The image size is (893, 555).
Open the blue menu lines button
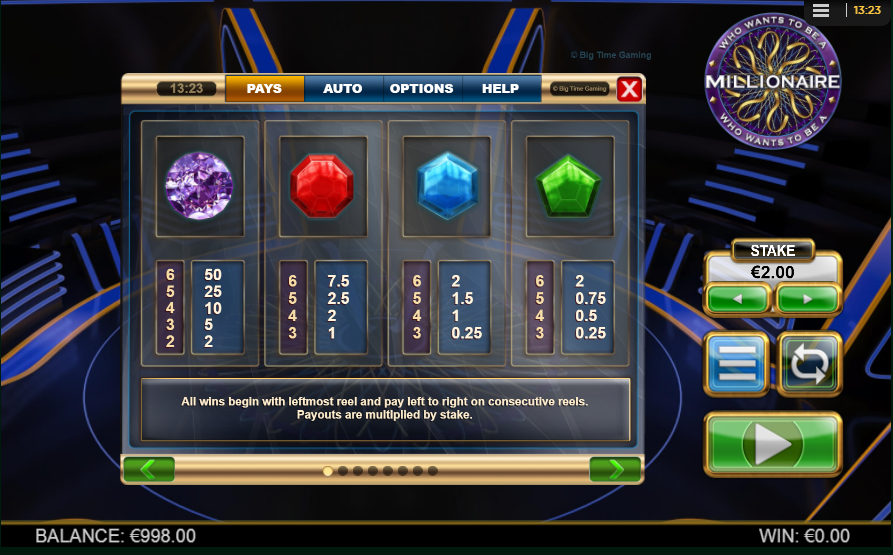point(737,364)
